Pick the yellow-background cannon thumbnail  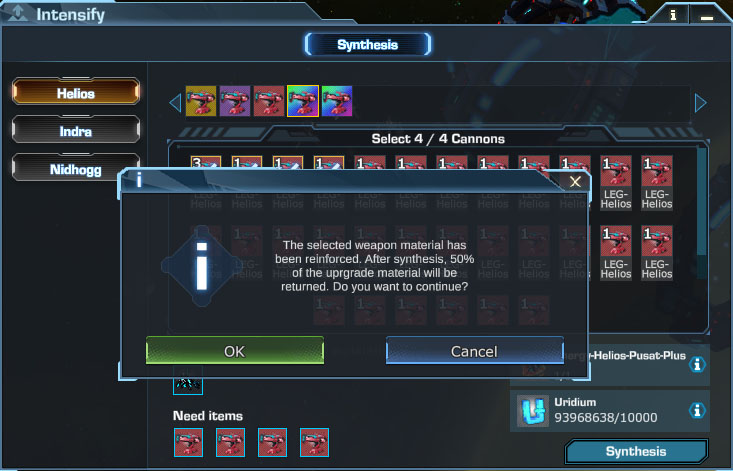coord(201,101)
